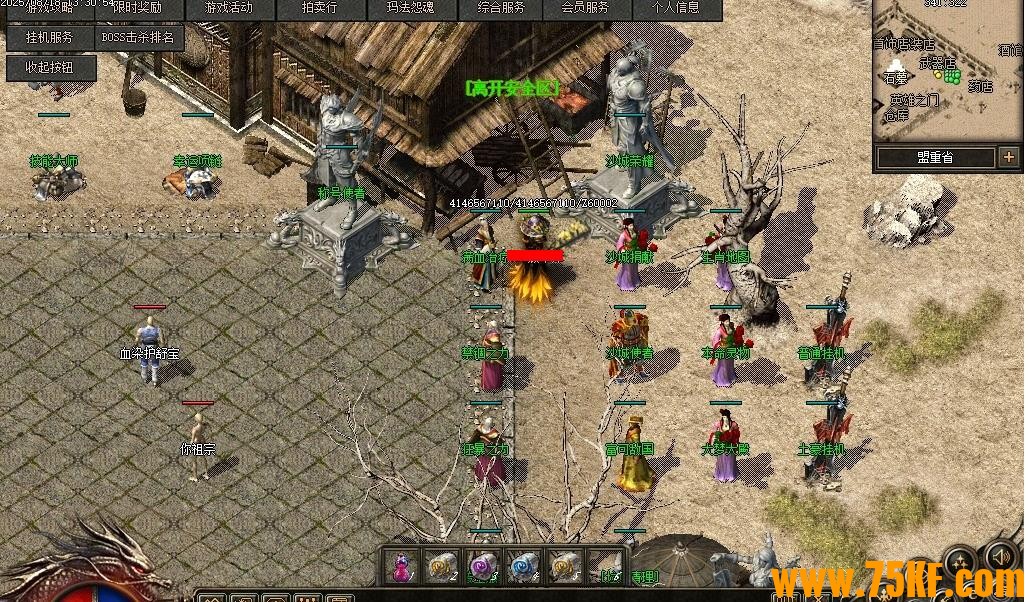1029x602 pixels.
Task: Open the 游戏活动 menu
Action: tap(228, 8)
